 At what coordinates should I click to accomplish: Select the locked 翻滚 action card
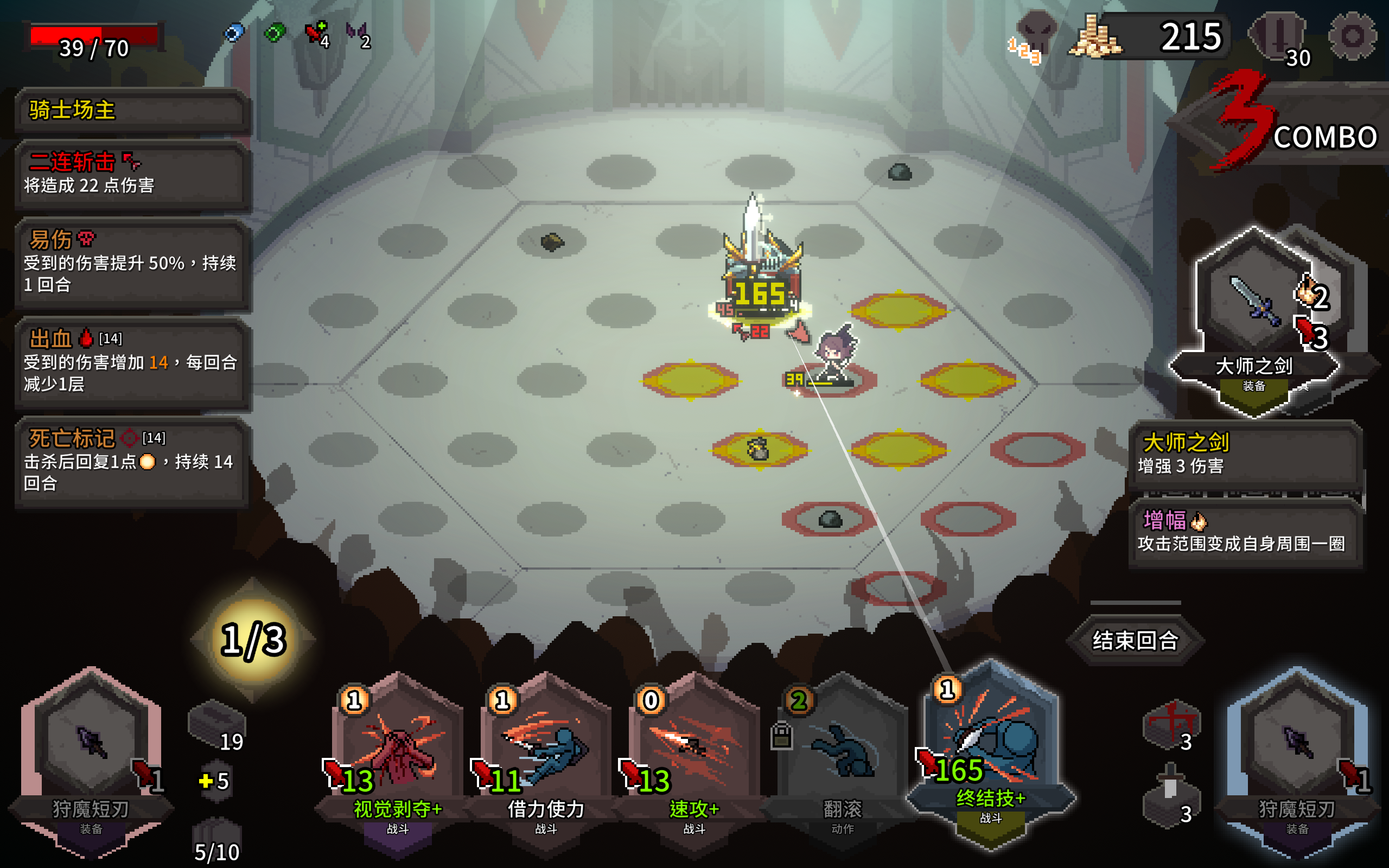click(x=842, y=752)
